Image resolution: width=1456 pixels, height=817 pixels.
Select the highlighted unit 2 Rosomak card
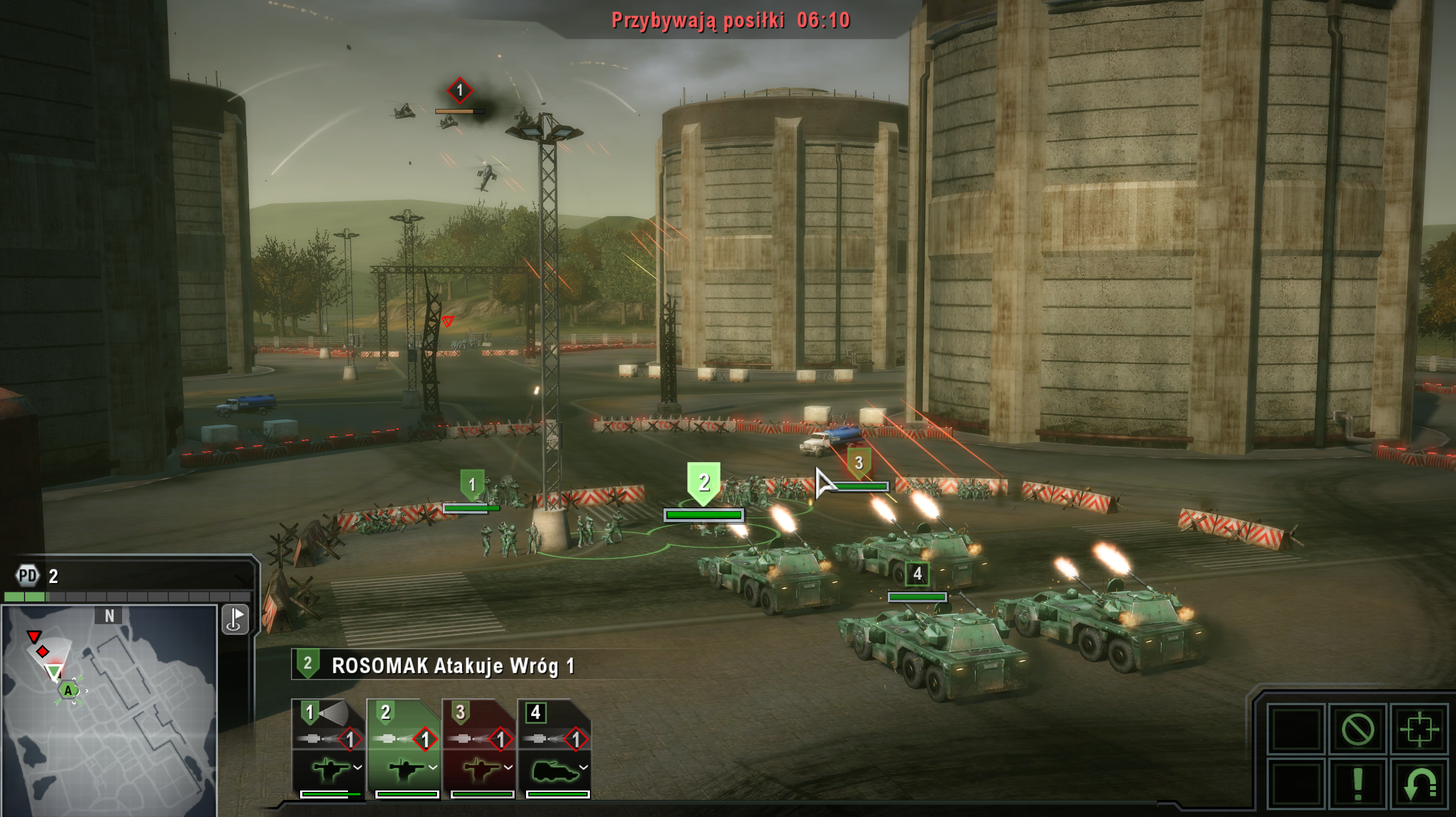tap(403, 747)
